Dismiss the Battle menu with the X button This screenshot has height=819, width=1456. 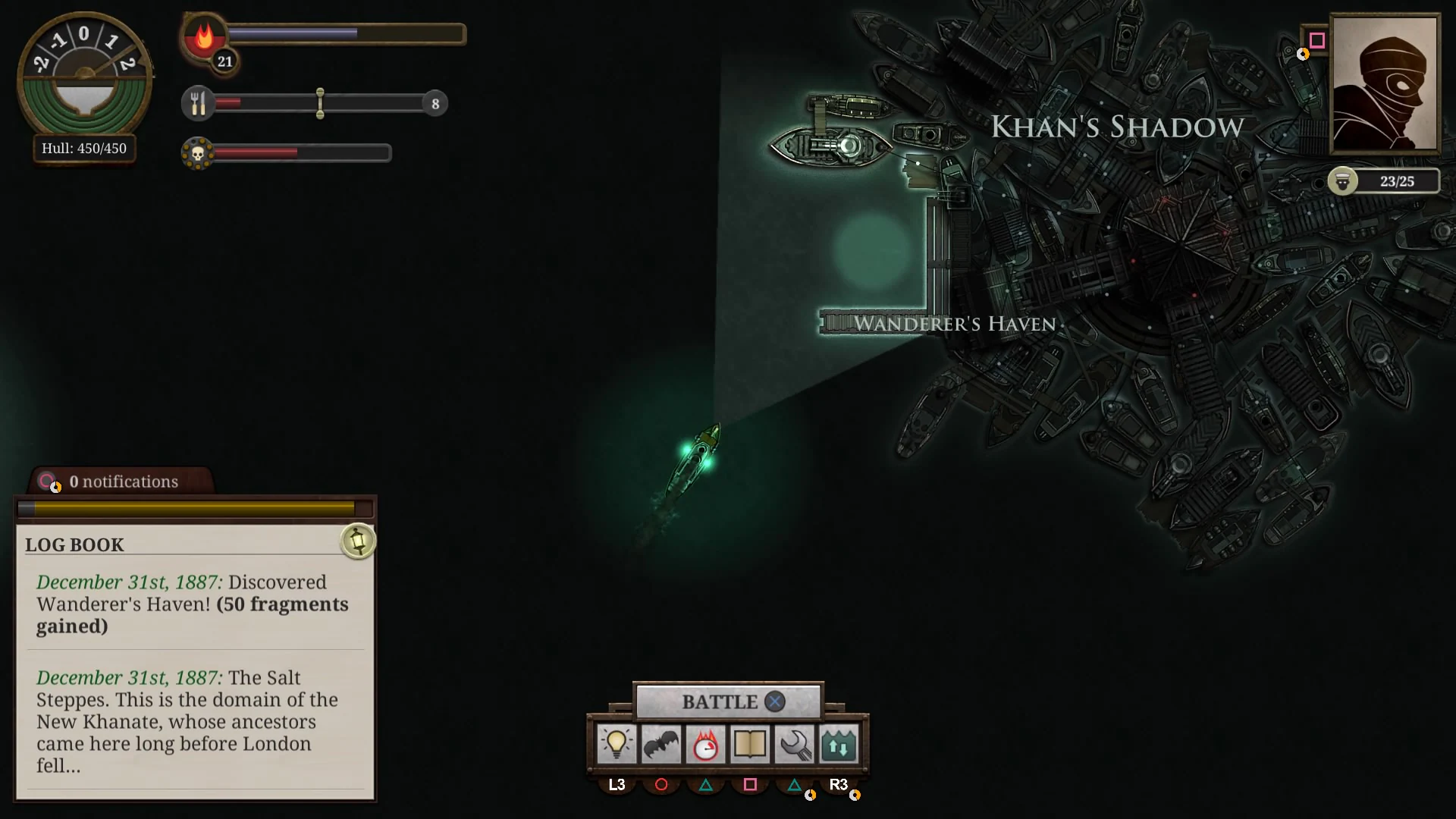(774, 701)
